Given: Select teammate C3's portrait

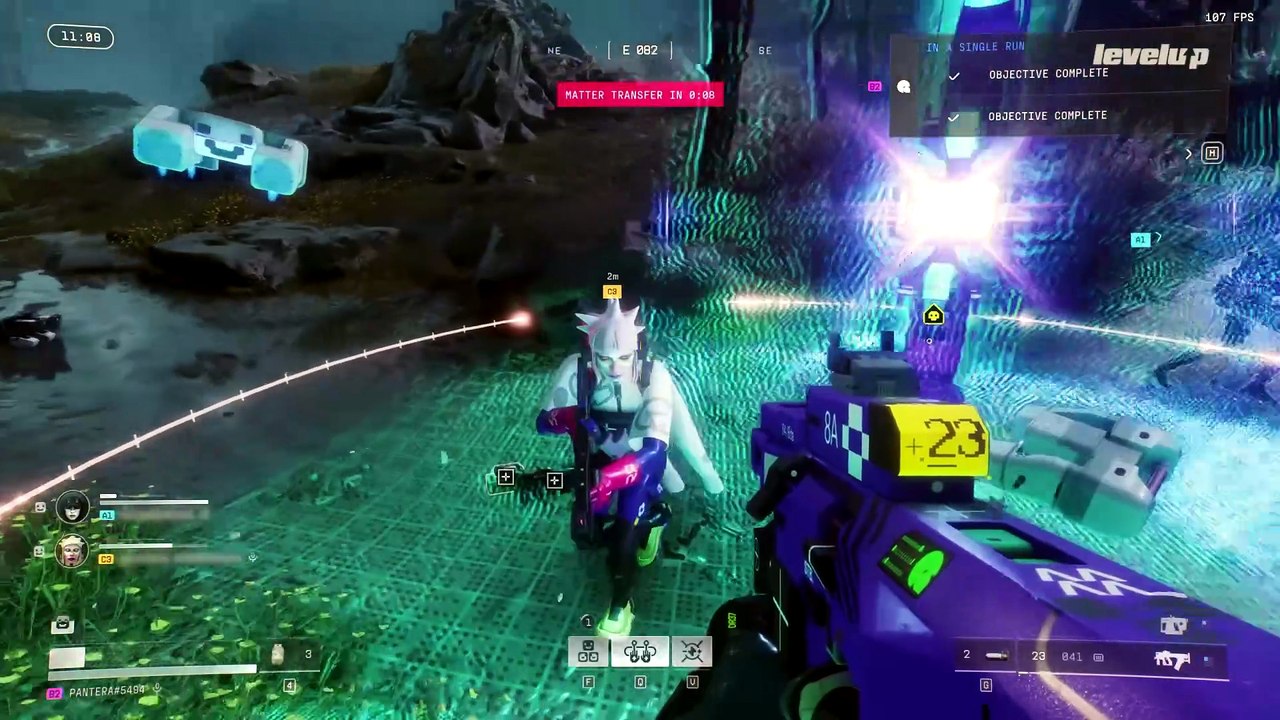Looking at the screenshot, I should (72, 551).
